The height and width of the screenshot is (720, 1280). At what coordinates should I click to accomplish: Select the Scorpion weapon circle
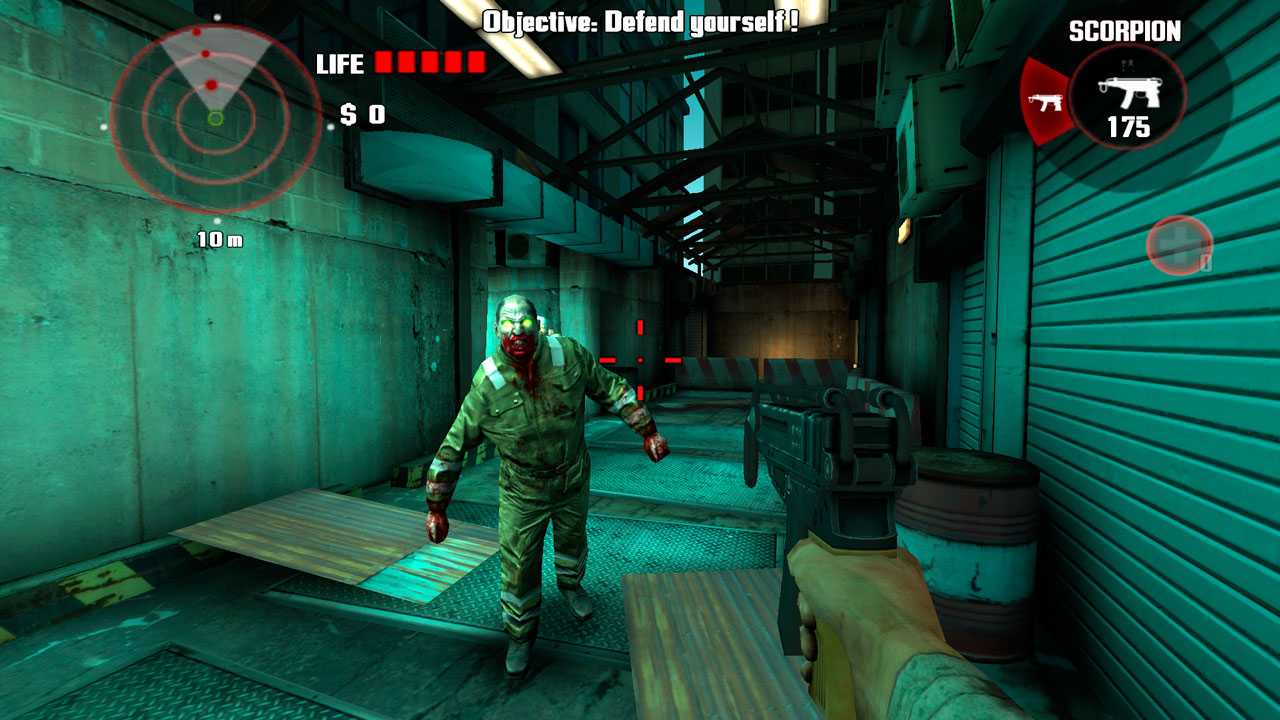pos(1128,98)
